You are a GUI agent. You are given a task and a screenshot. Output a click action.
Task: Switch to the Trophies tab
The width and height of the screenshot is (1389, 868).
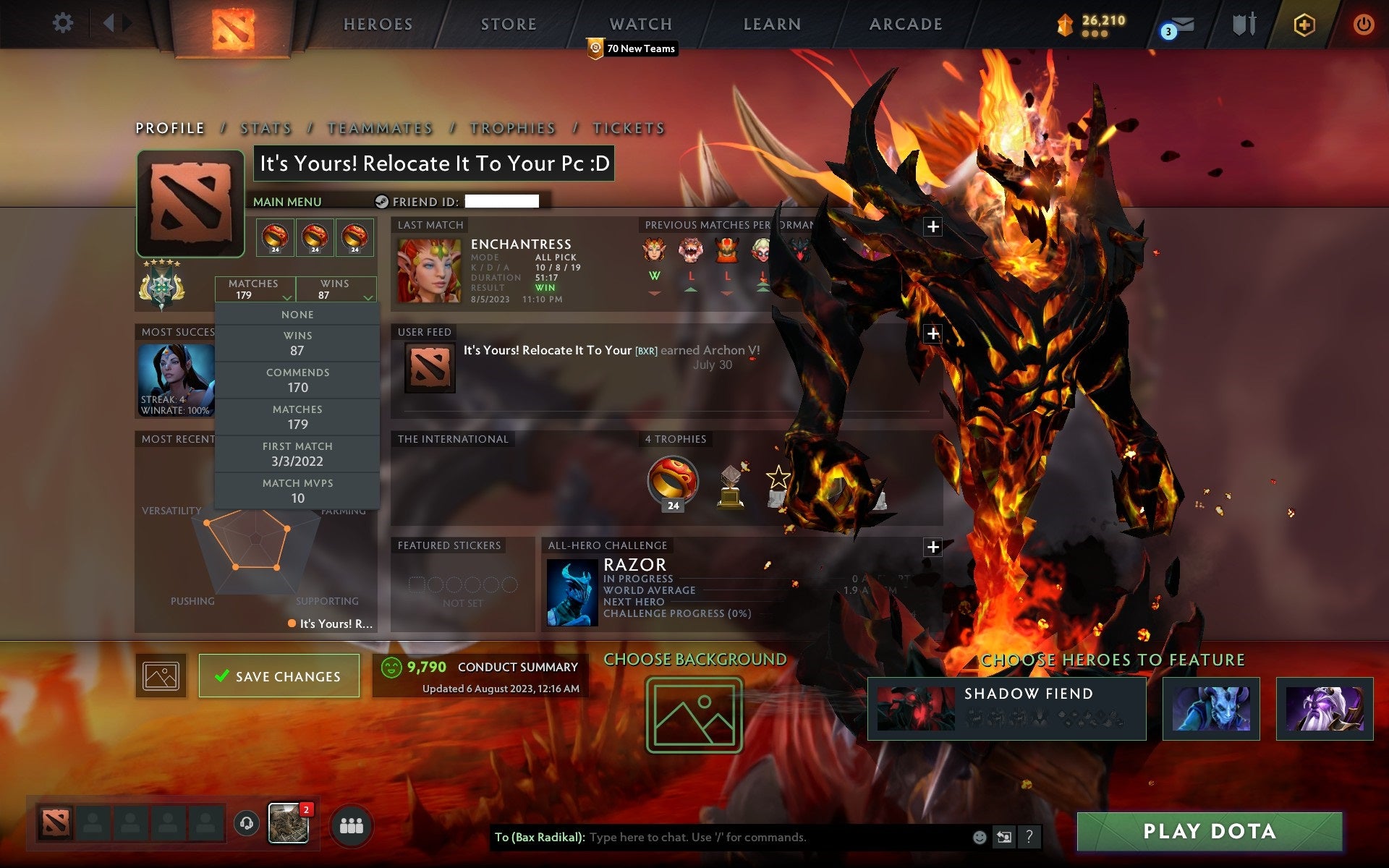coord(512,127)
